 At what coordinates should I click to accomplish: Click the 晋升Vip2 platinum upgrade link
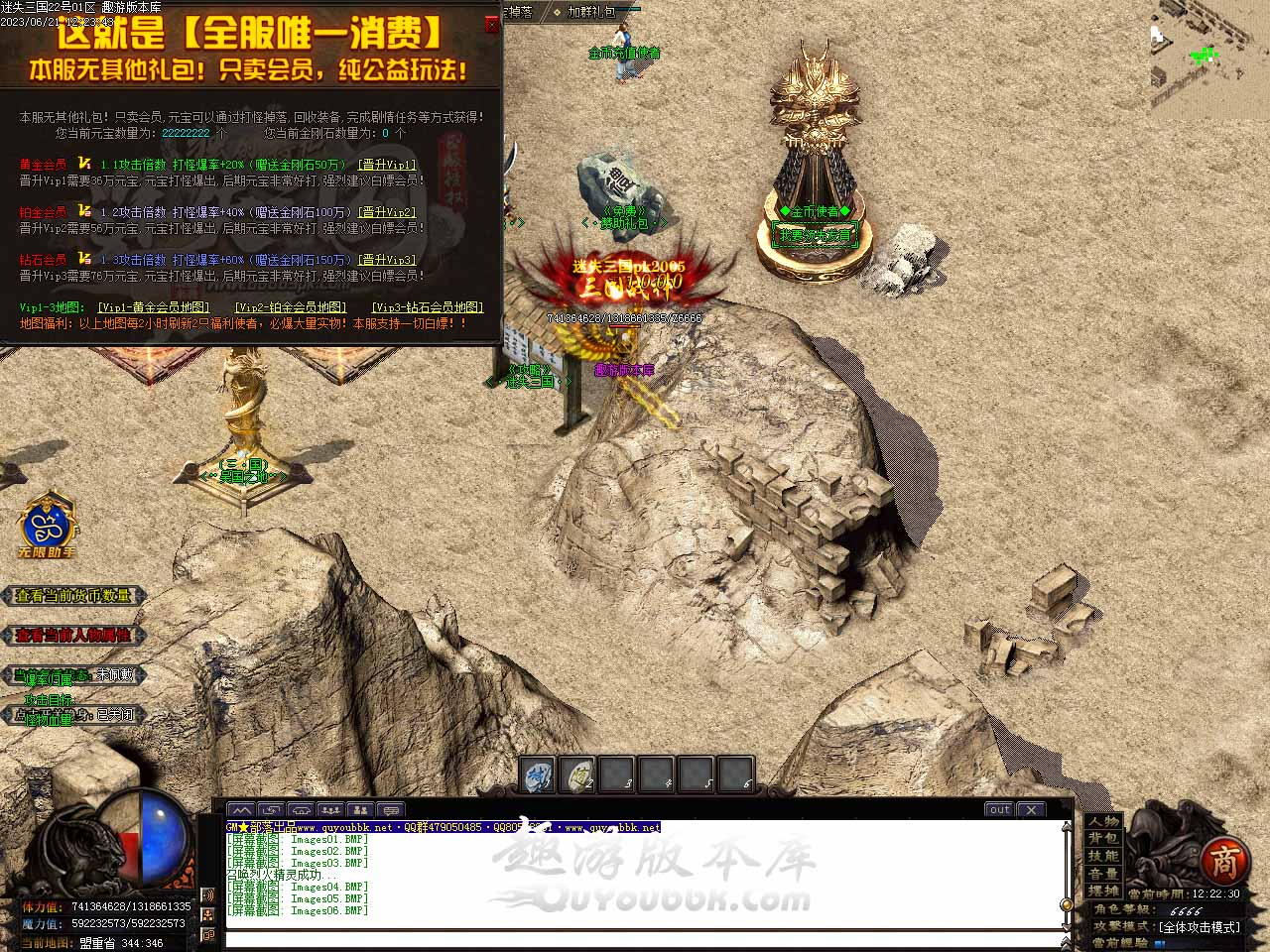coord(387,212)
